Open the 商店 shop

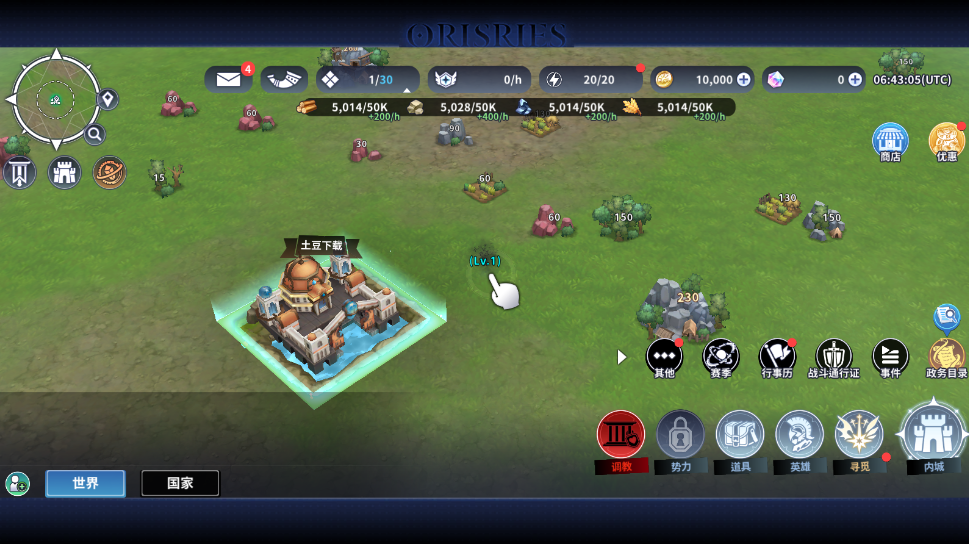[890, 141]
